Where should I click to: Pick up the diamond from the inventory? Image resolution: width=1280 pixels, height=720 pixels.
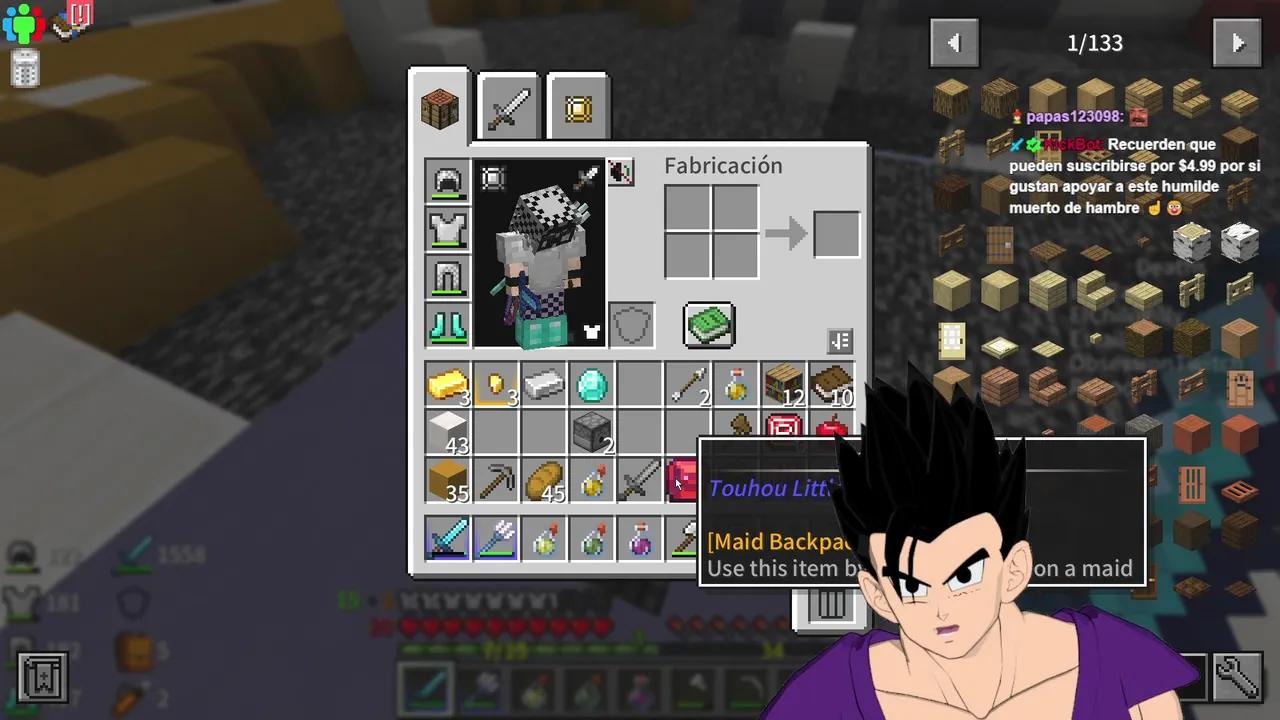click(x=591, y=385)
